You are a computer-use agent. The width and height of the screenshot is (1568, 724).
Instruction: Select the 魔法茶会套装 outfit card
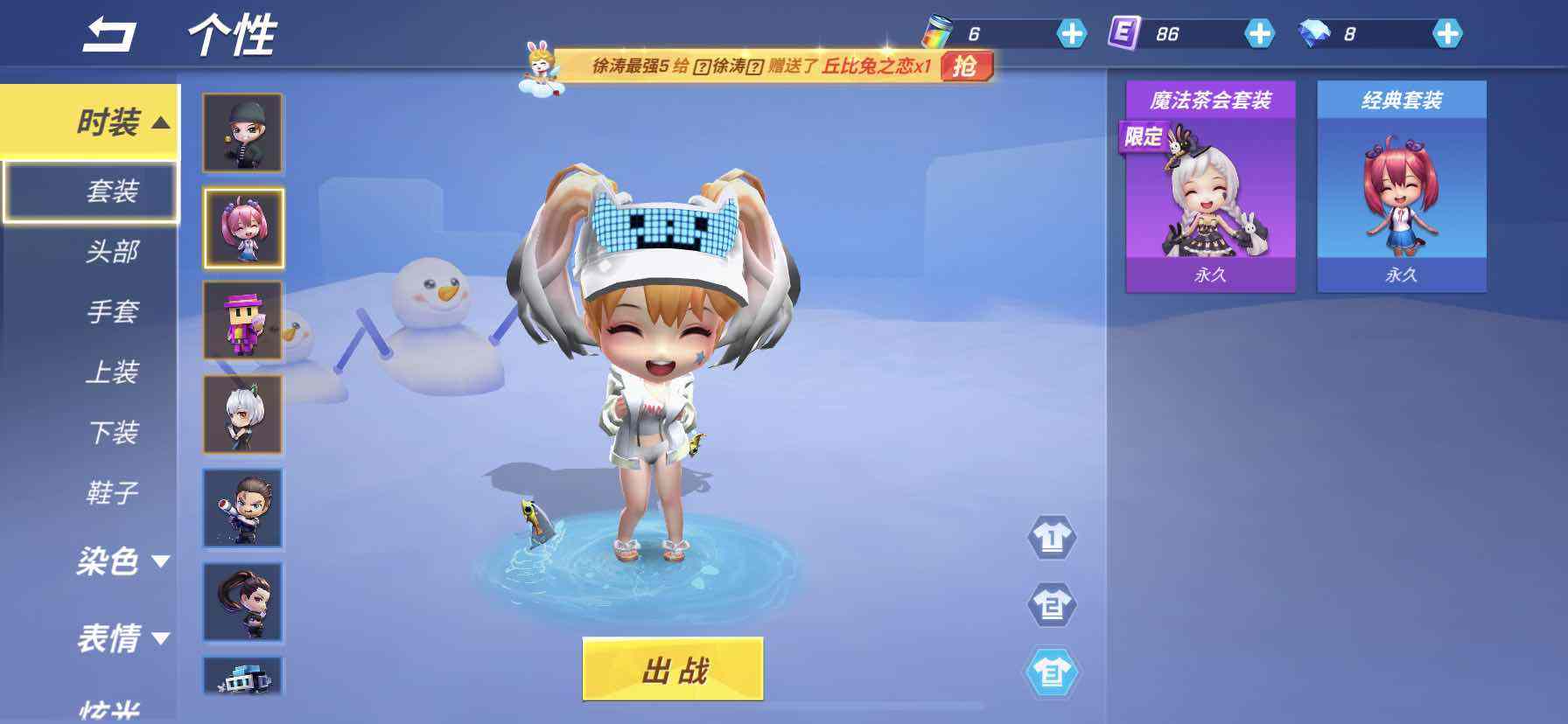coord(1210,186)
